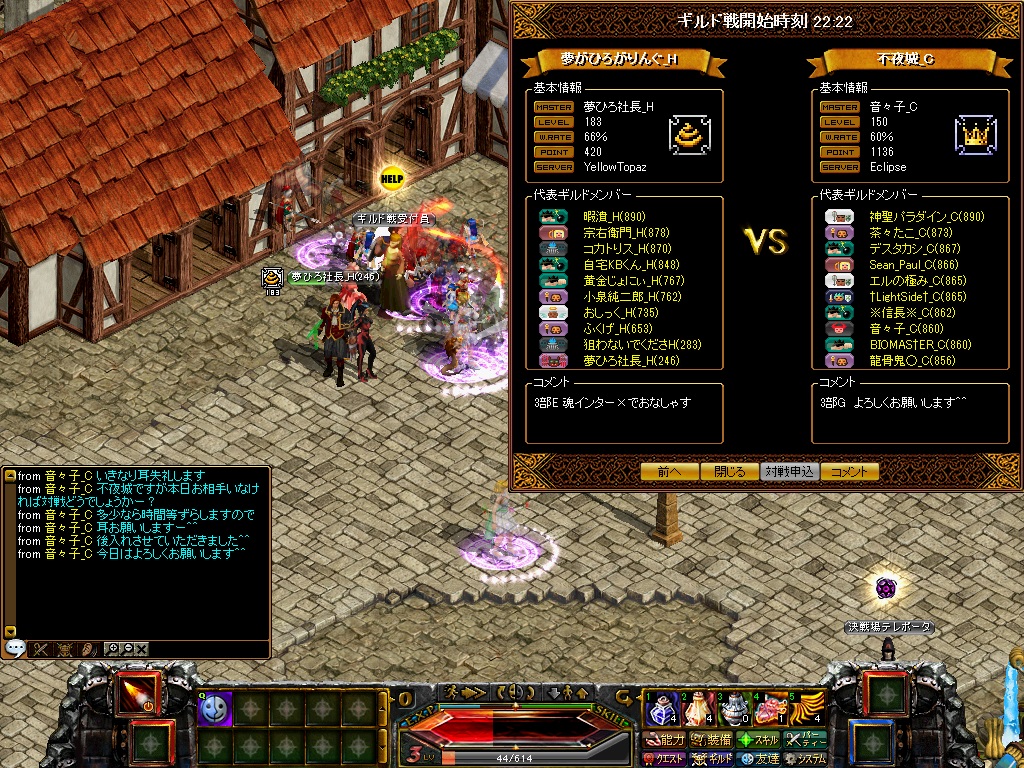1024x768 pixels.
Task: Open the 能力 (abilities) menu
Action: coord(664,740)
